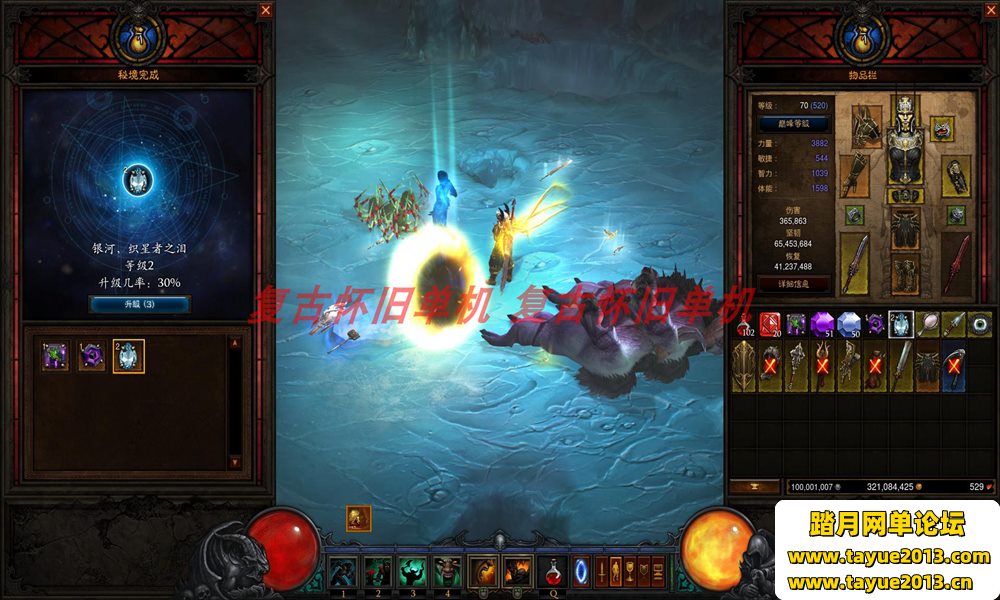The image size is (1000, 600).
Task: Use the fiery demon mouse skill
Action: (x=518, y=572)
